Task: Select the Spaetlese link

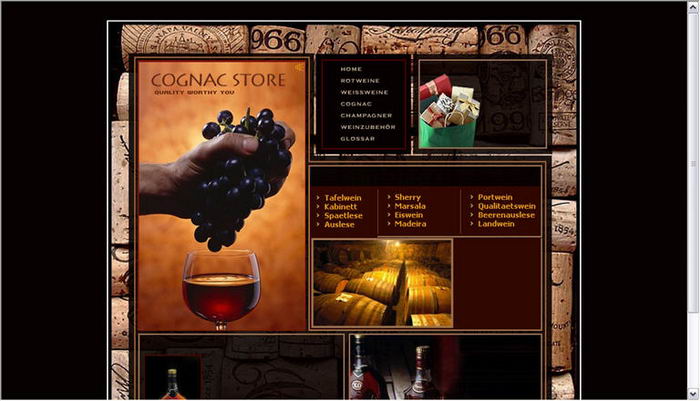Action: click(343, 216)
